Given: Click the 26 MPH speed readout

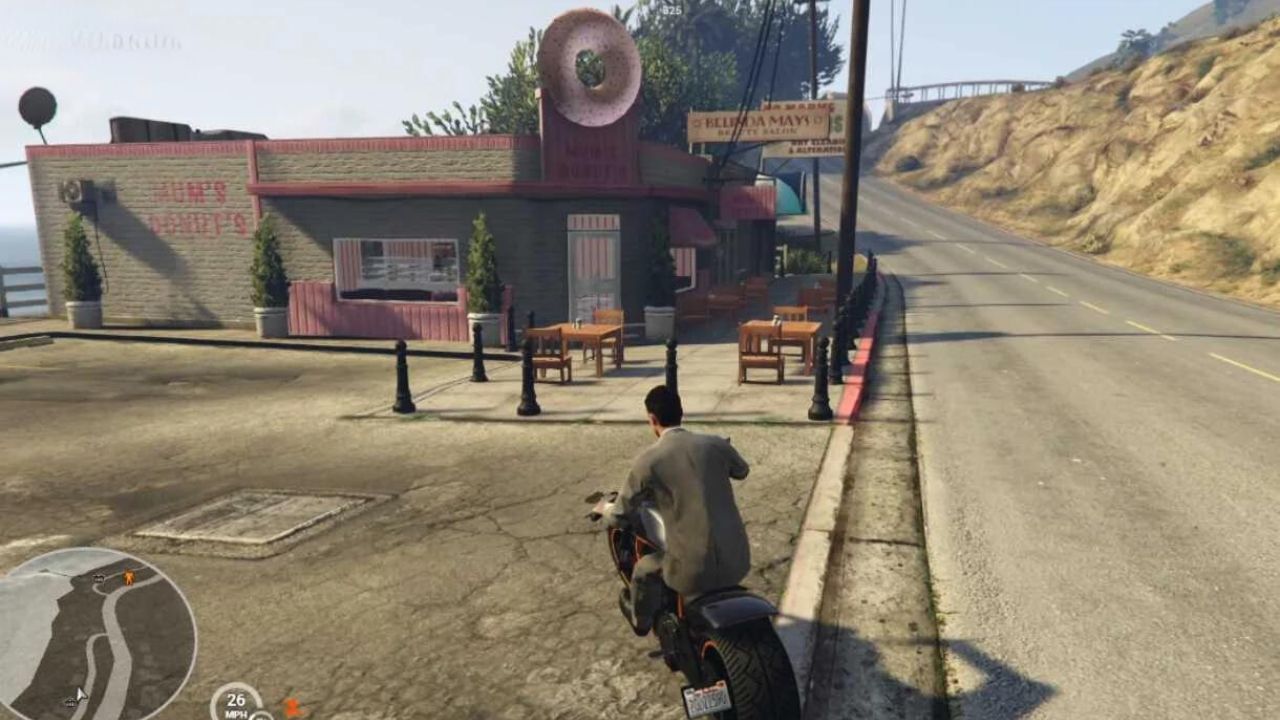Looking at the screenshot, I should point(238,702).
